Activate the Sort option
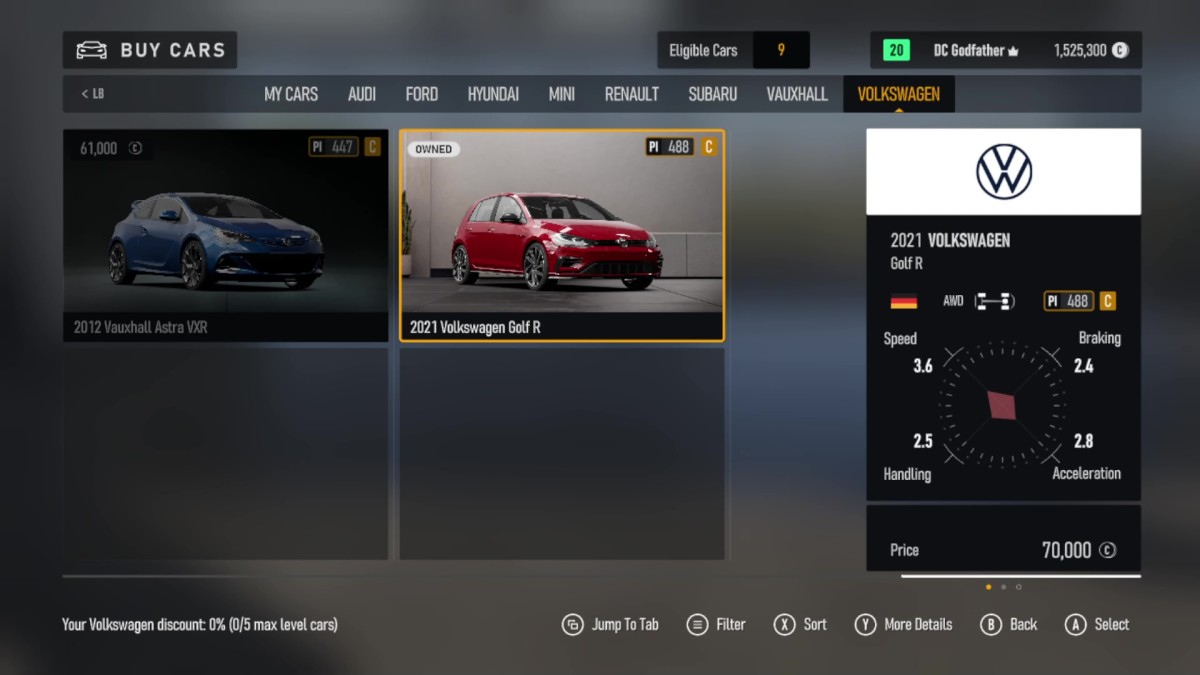Viewport: 1200px width, 675px height. pos(800,625)
